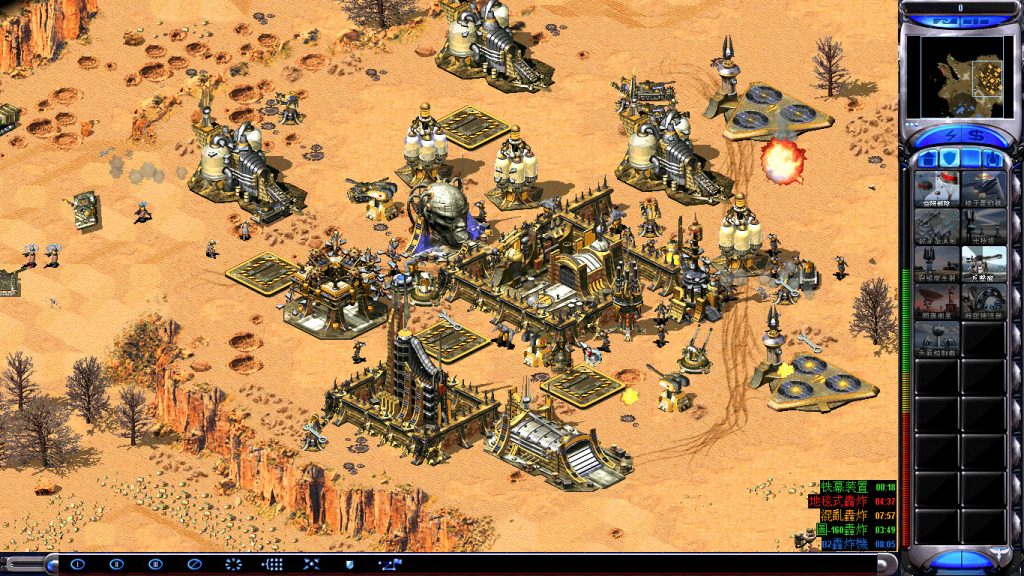1024x576 pixels.
Task: Activate the shield guard command button
Action: pyautogui.click(x=349, y=565)
